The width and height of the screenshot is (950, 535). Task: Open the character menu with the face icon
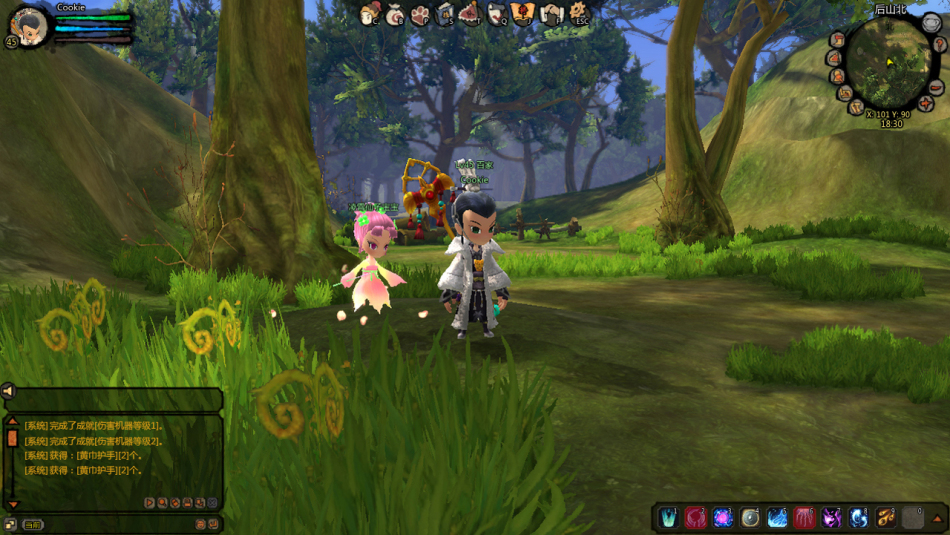(370, 13)
